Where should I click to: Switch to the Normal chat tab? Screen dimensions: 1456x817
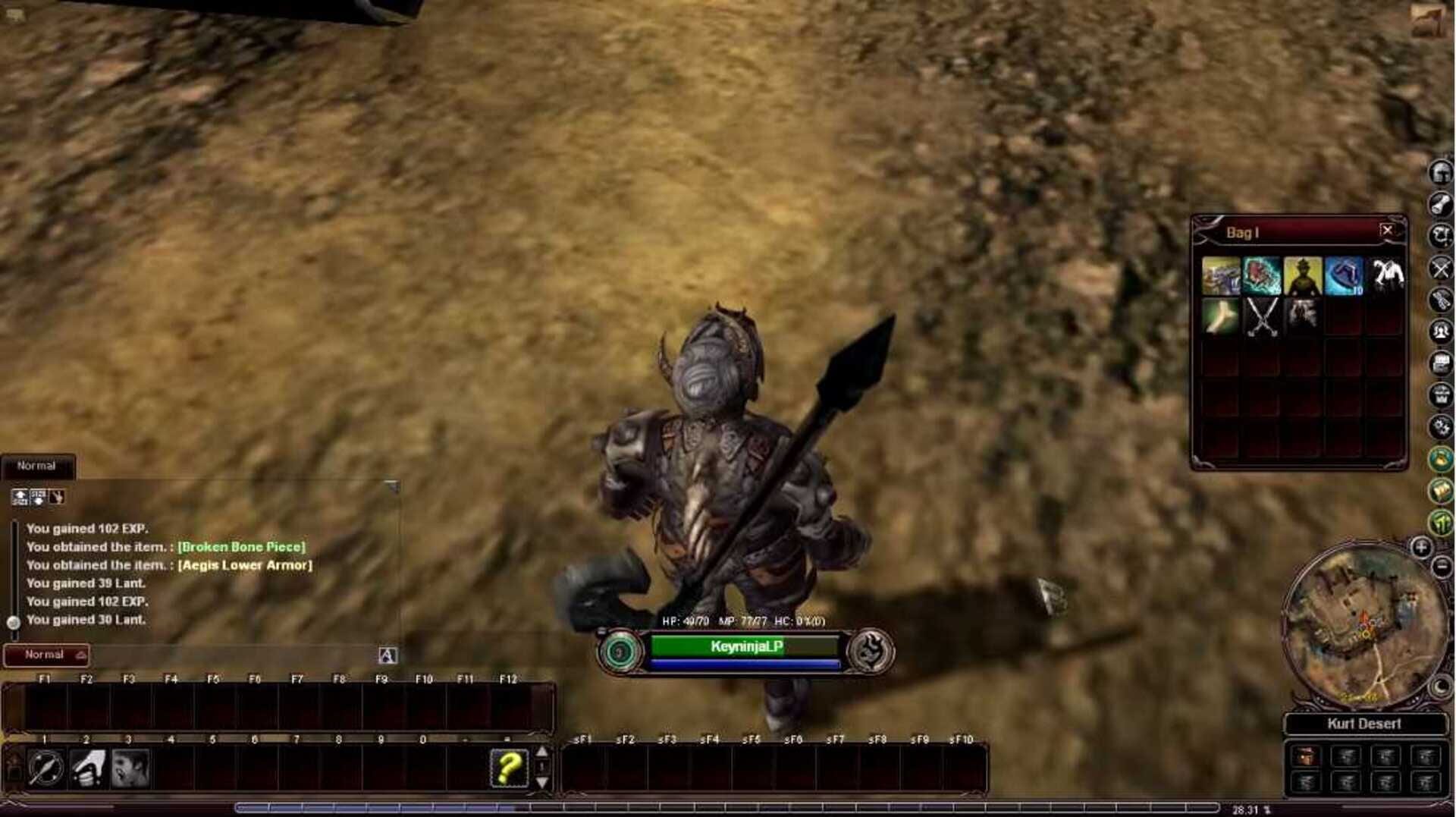(36, 466)
